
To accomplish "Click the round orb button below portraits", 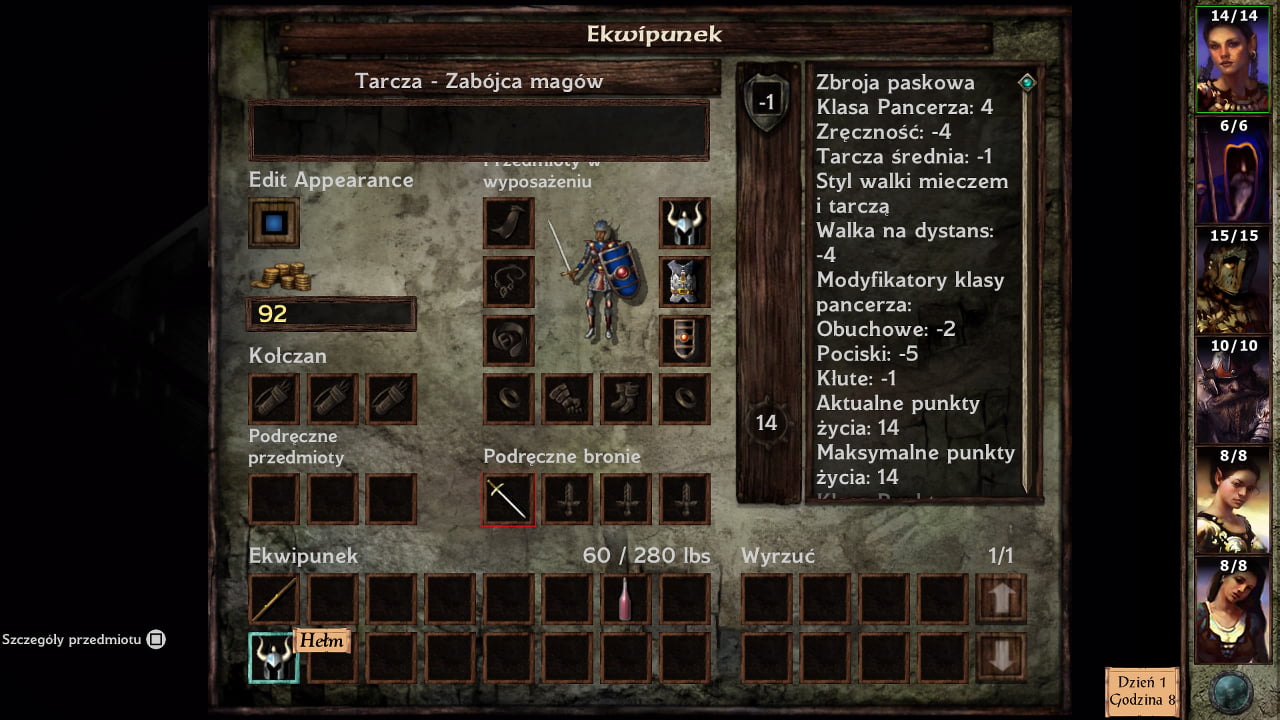I will coord(1231,692).
